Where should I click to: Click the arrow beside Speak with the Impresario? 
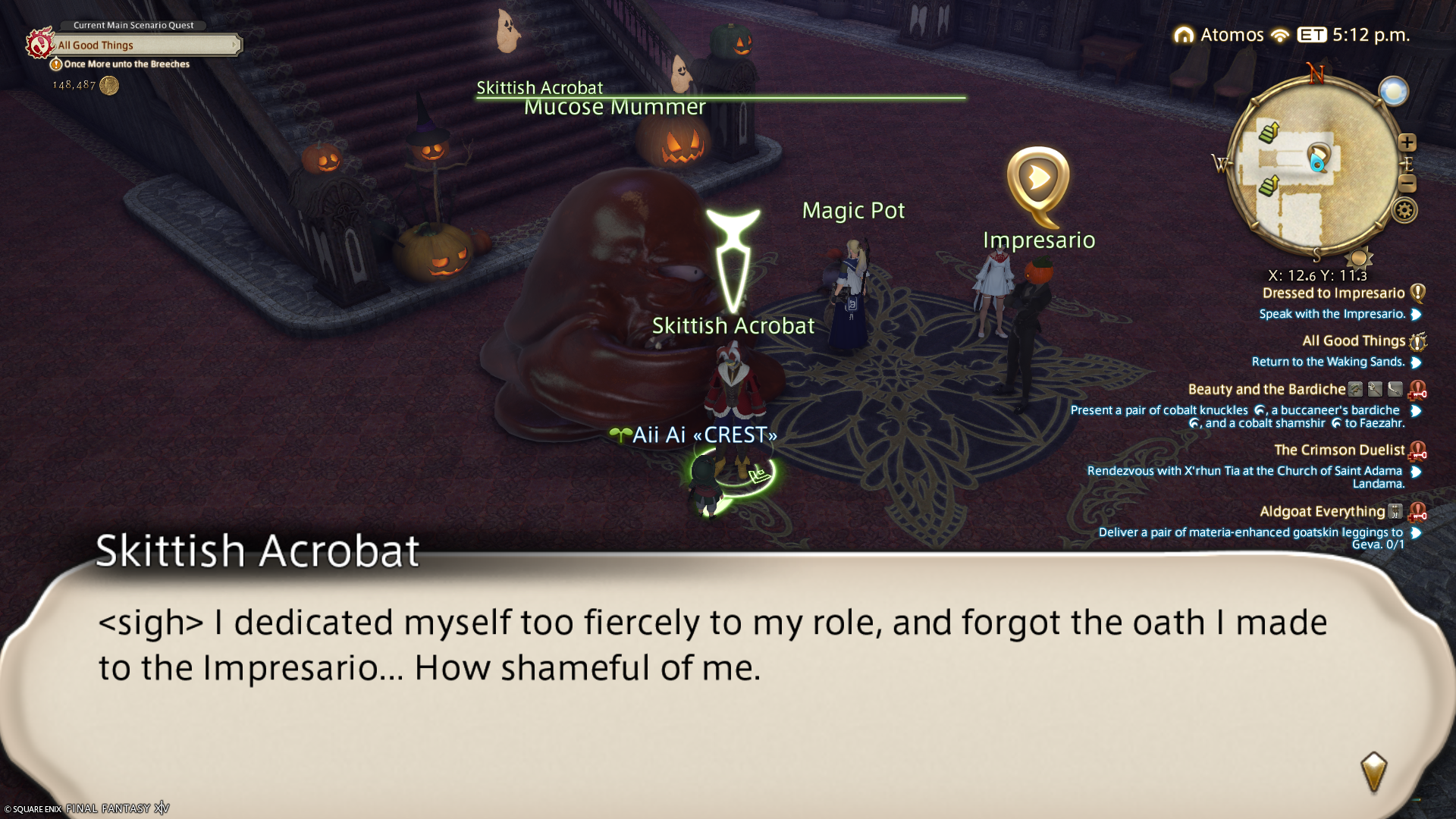(1416, 315)
